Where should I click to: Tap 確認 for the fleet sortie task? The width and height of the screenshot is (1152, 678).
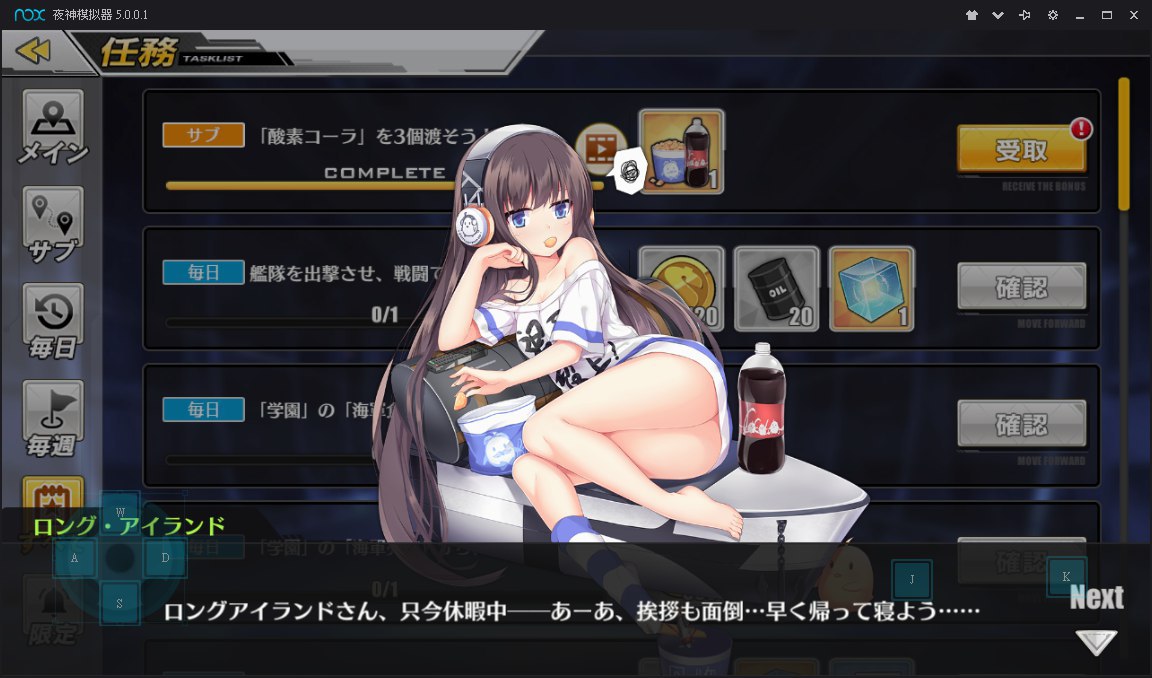click(x=1021, y=287)
